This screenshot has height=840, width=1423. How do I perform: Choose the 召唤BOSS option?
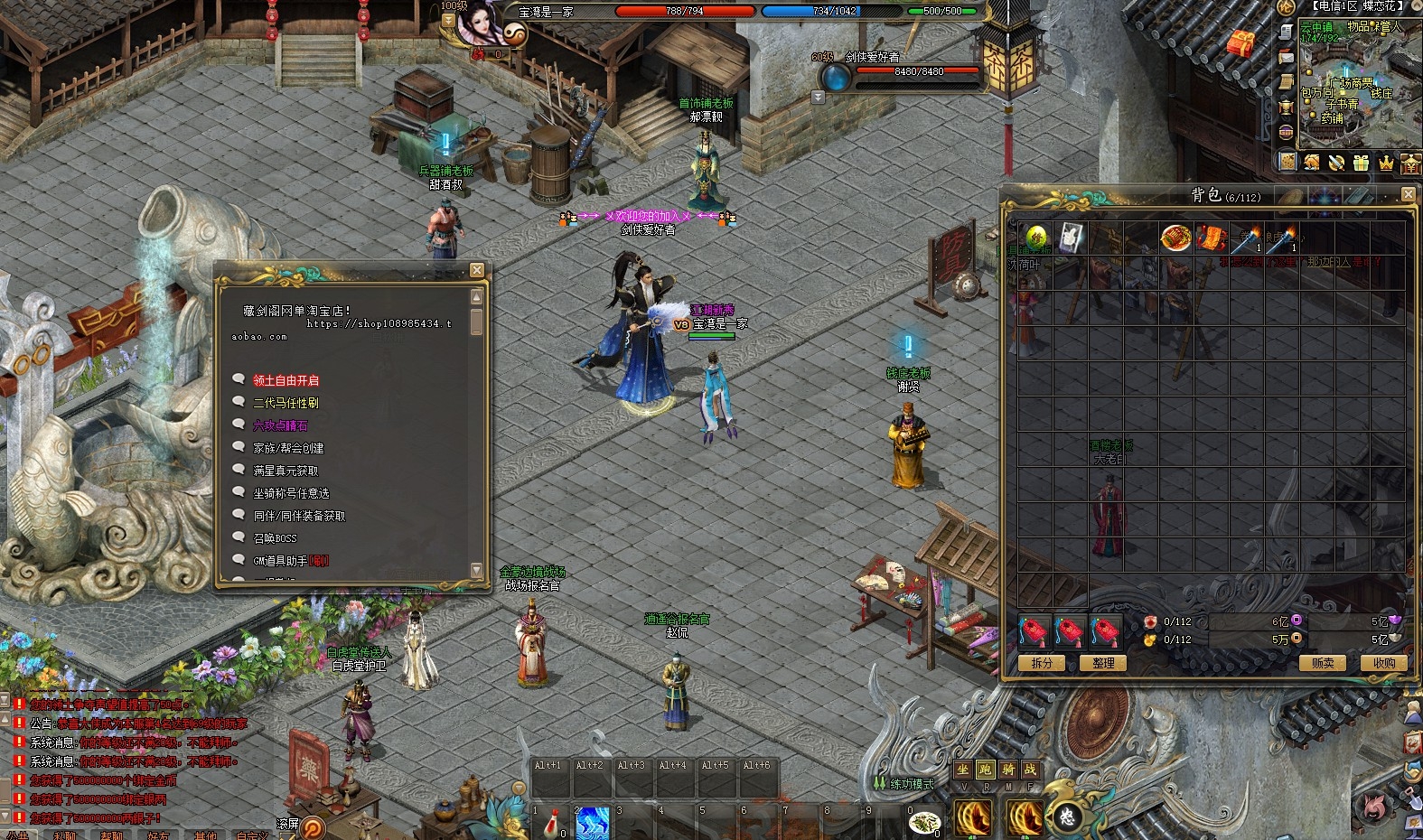pyautogui.click(x=275, y=538)
